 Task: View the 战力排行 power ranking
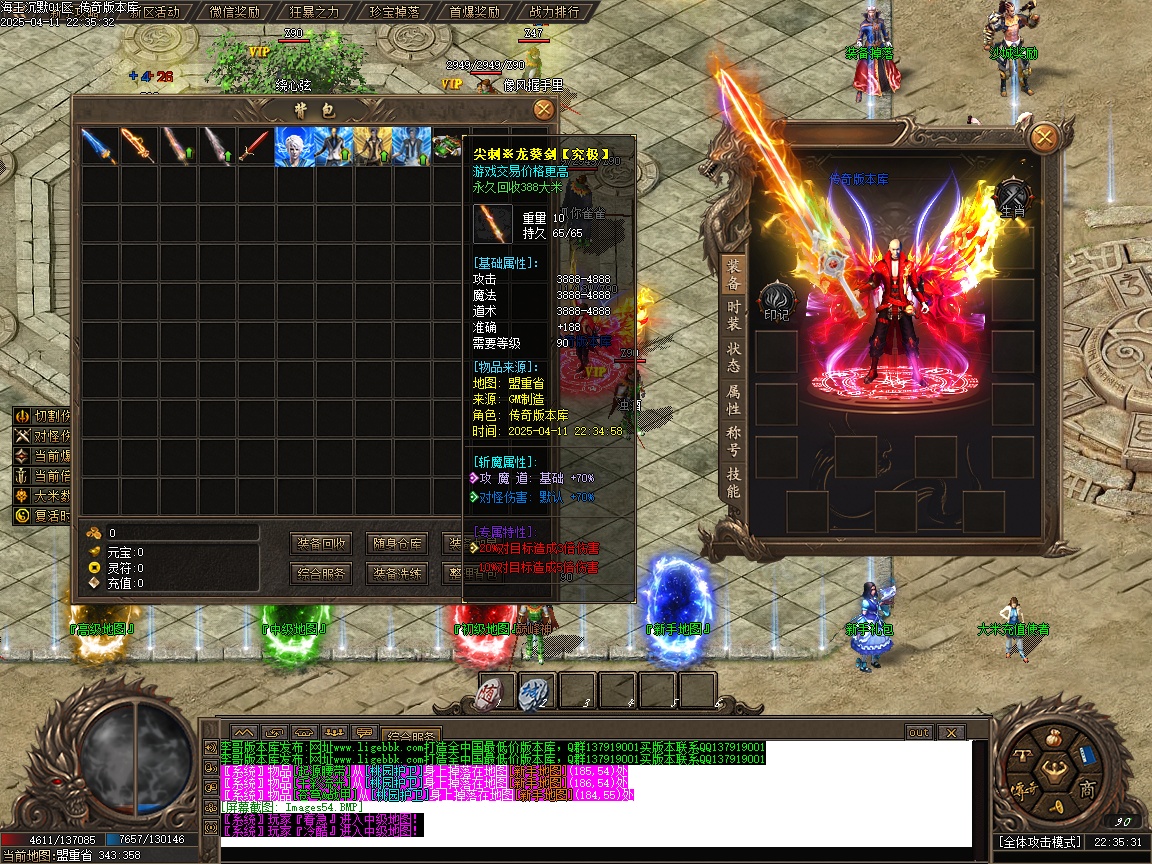[x=553, y=12]
